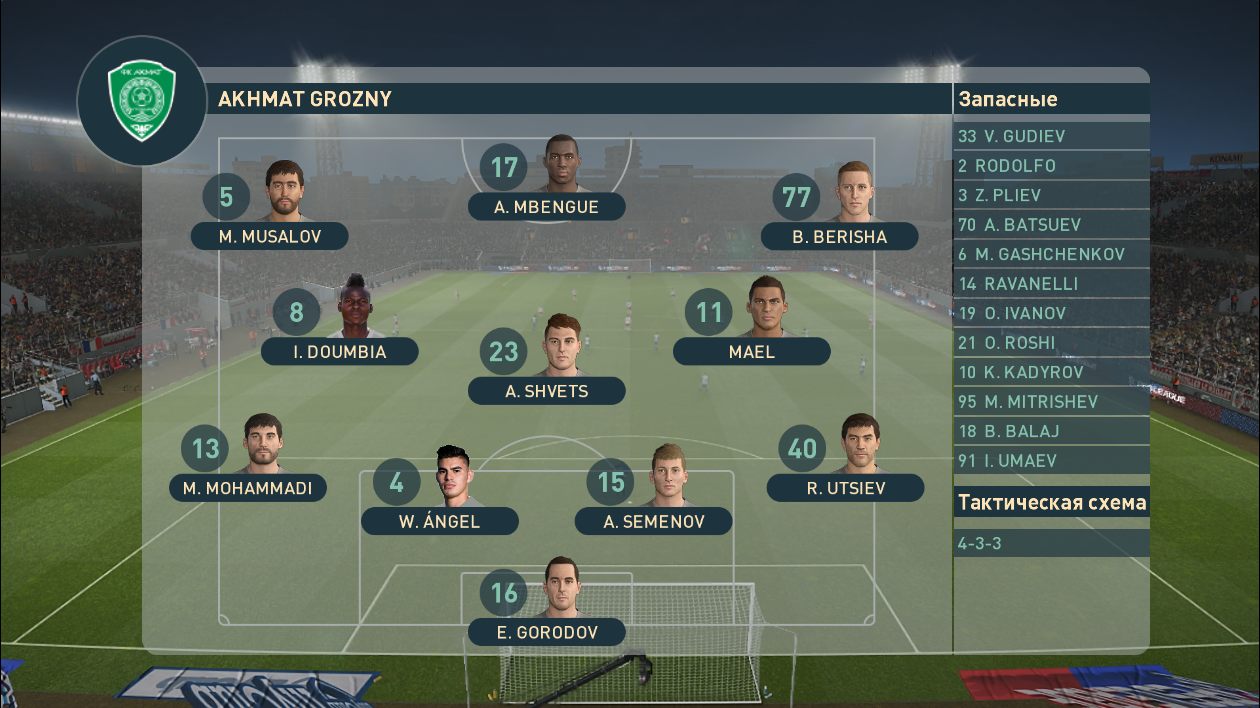
Task: Choose Mael in midfield
Action: 751,351
